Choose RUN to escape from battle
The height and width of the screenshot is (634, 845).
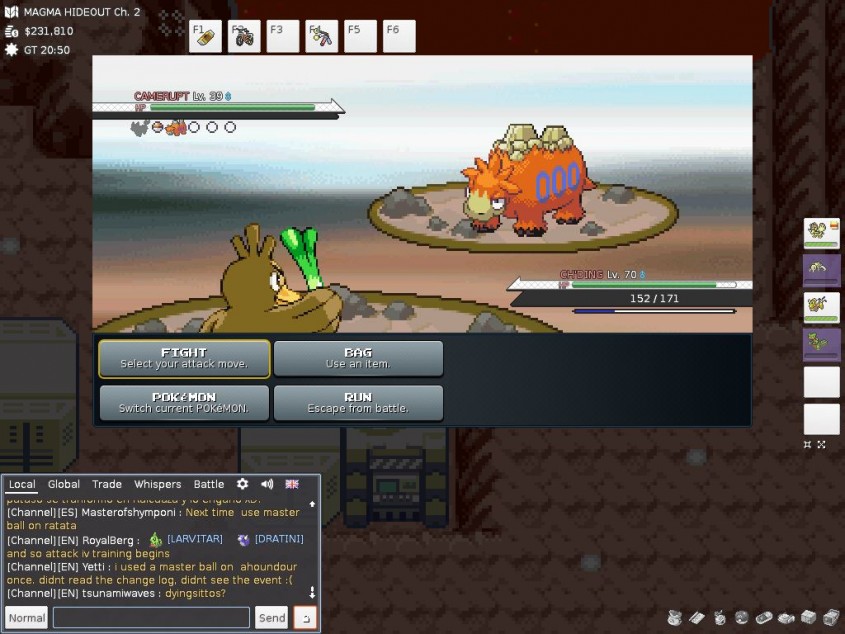pyautogui.click(x=358, y=402)
